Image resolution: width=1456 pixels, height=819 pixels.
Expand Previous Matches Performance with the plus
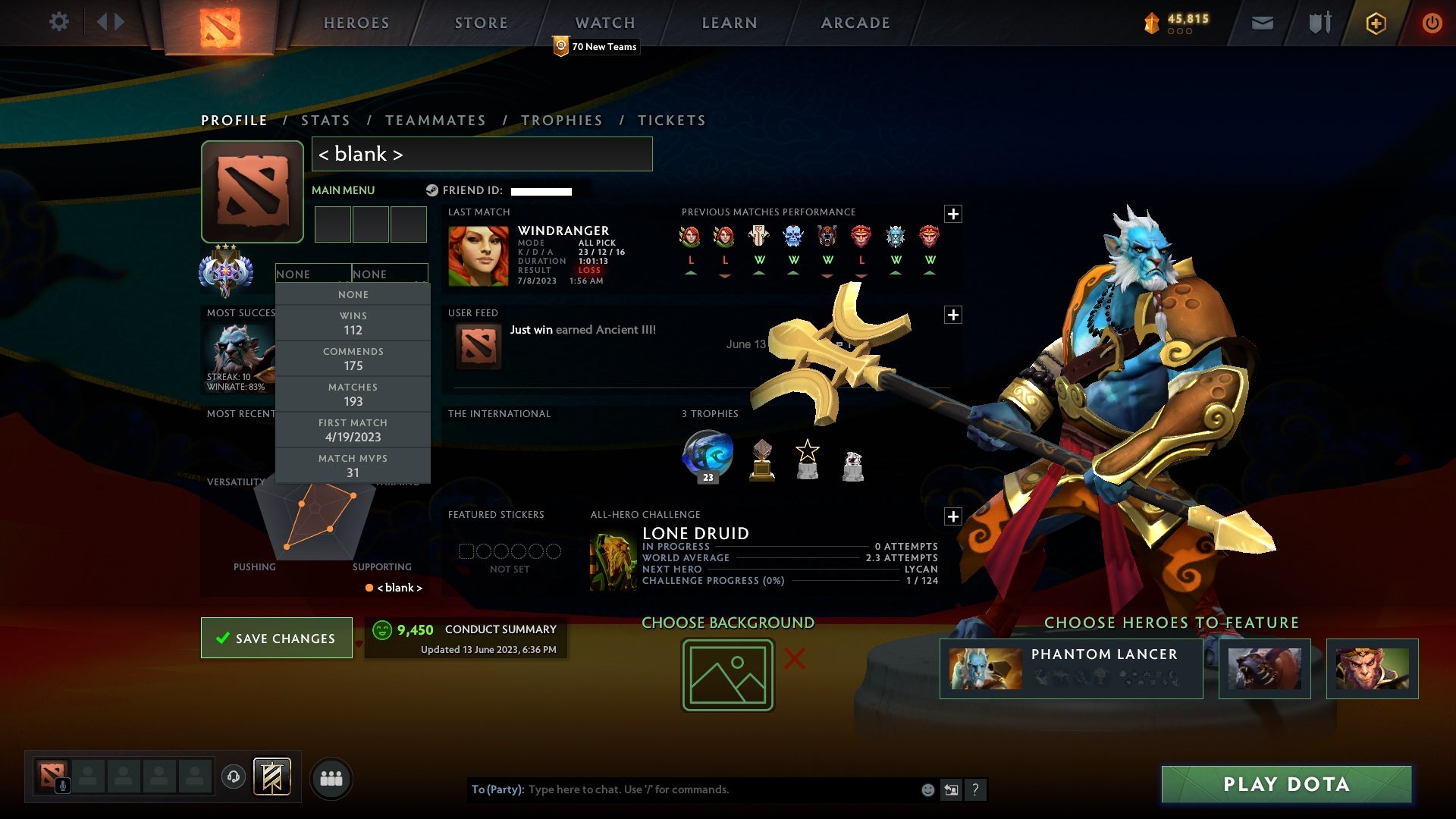click(955, 213)
